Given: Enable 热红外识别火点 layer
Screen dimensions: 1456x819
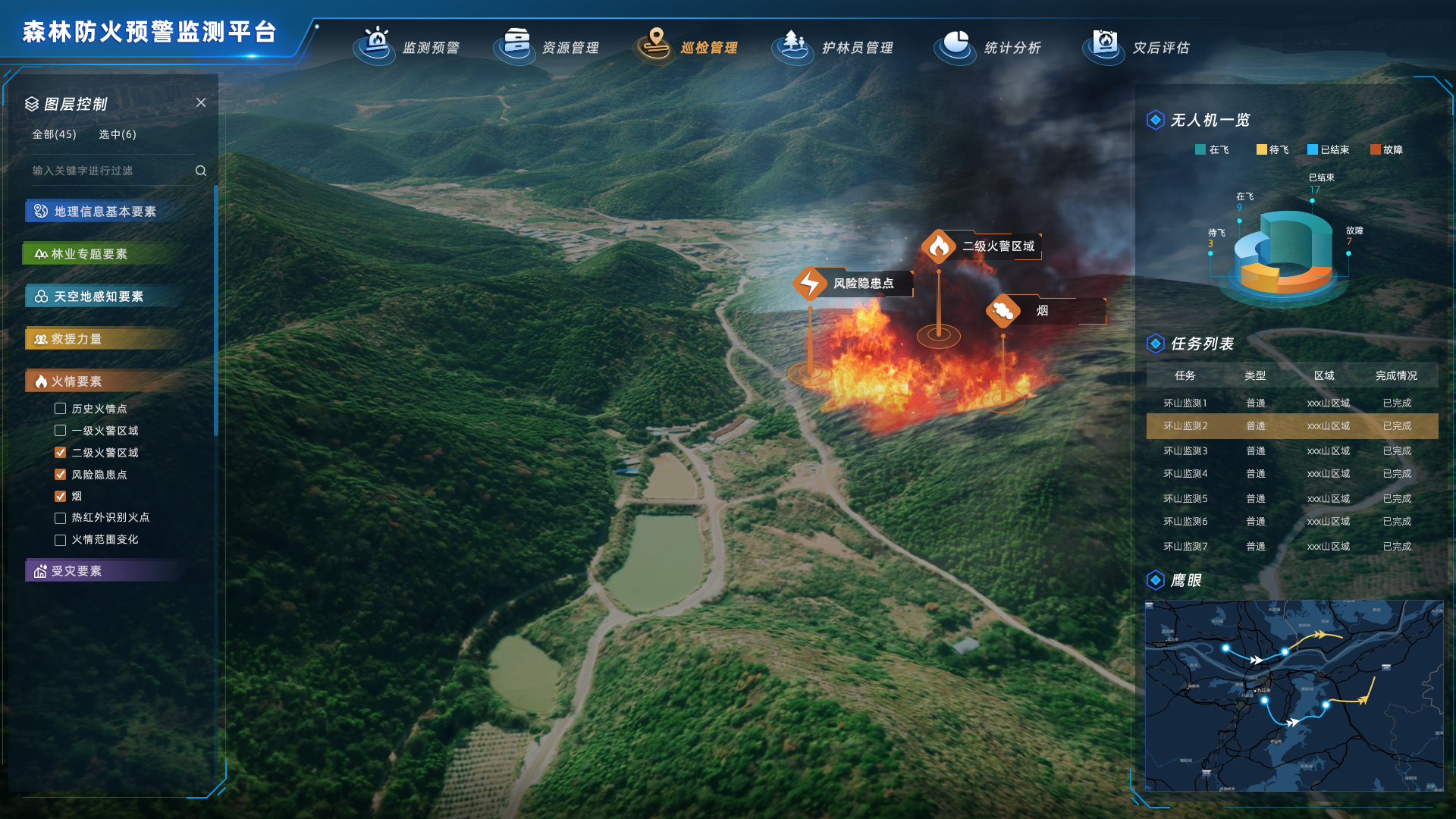Looking at the screenshot, I should tap(61, 518).
